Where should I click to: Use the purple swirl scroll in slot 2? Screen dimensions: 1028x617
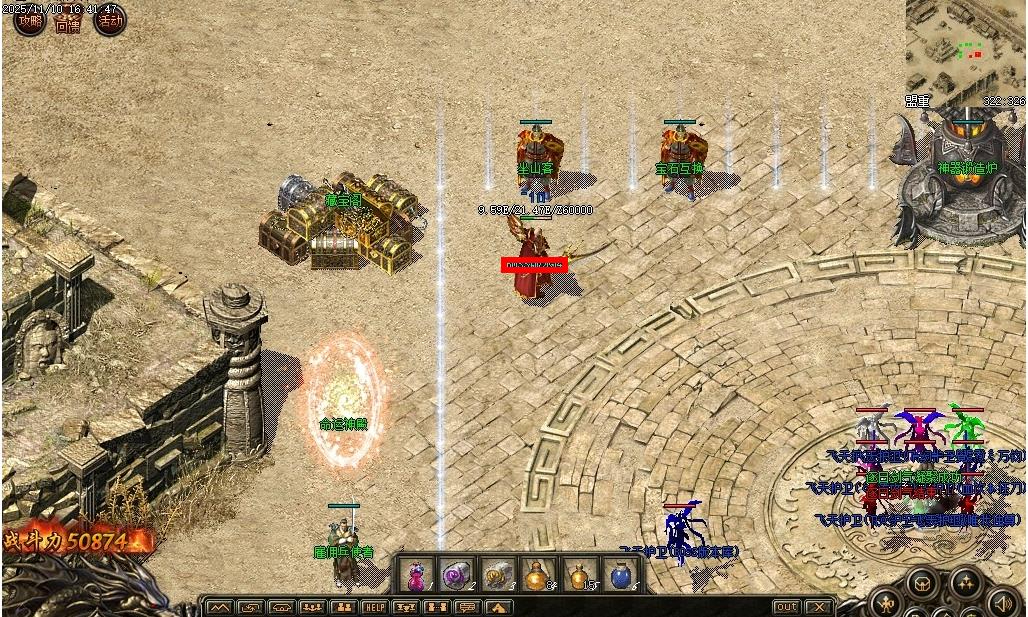456,575
